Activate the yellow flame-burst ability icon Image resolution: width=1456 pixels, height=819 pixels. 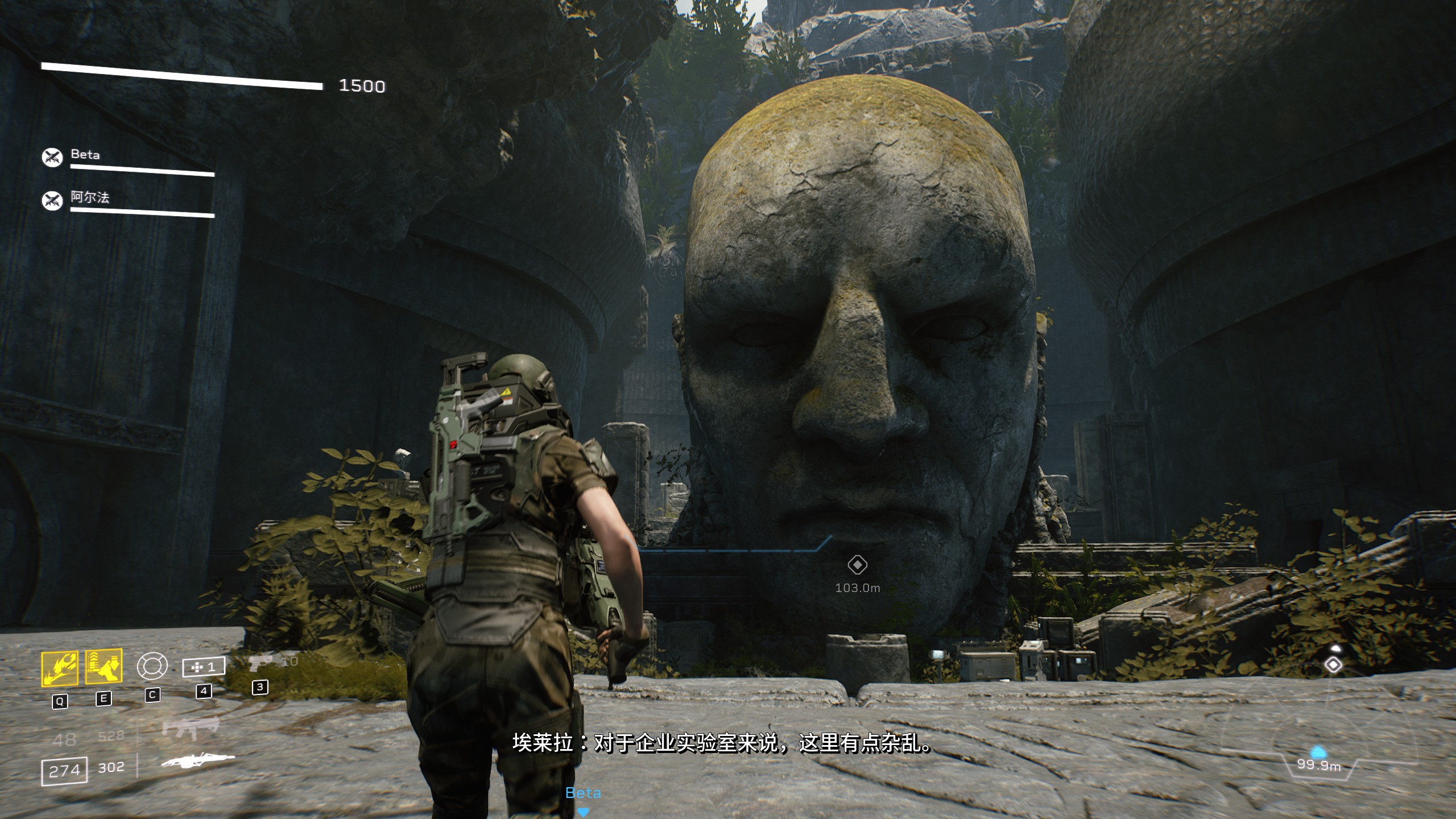click(60, 669)
